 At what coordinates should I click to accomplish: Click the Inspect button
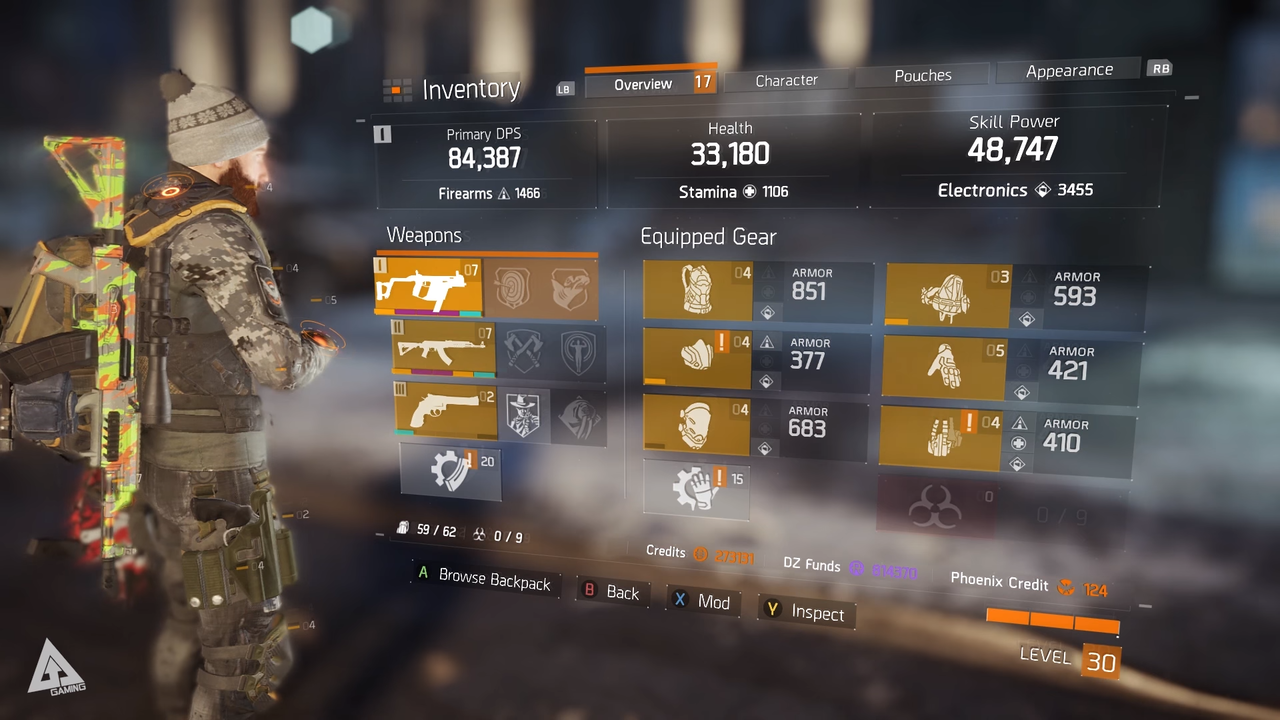806,613
